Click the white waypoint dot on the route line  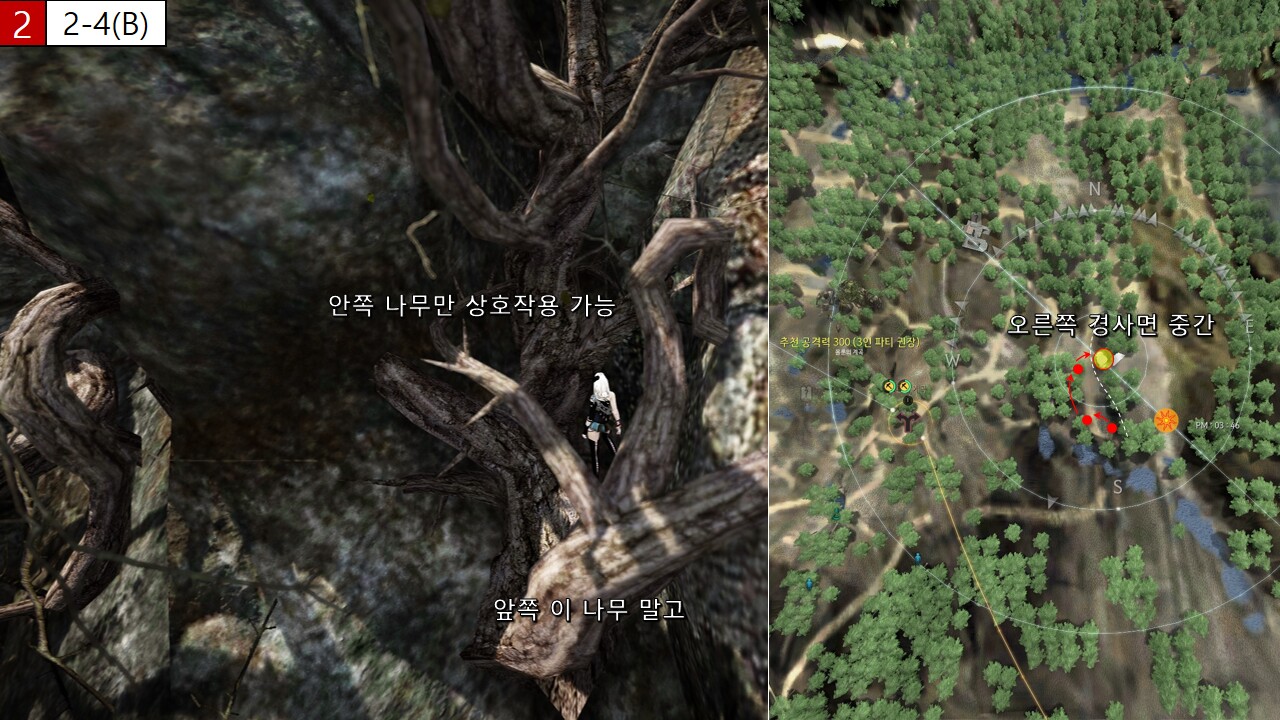coord(892,410)
